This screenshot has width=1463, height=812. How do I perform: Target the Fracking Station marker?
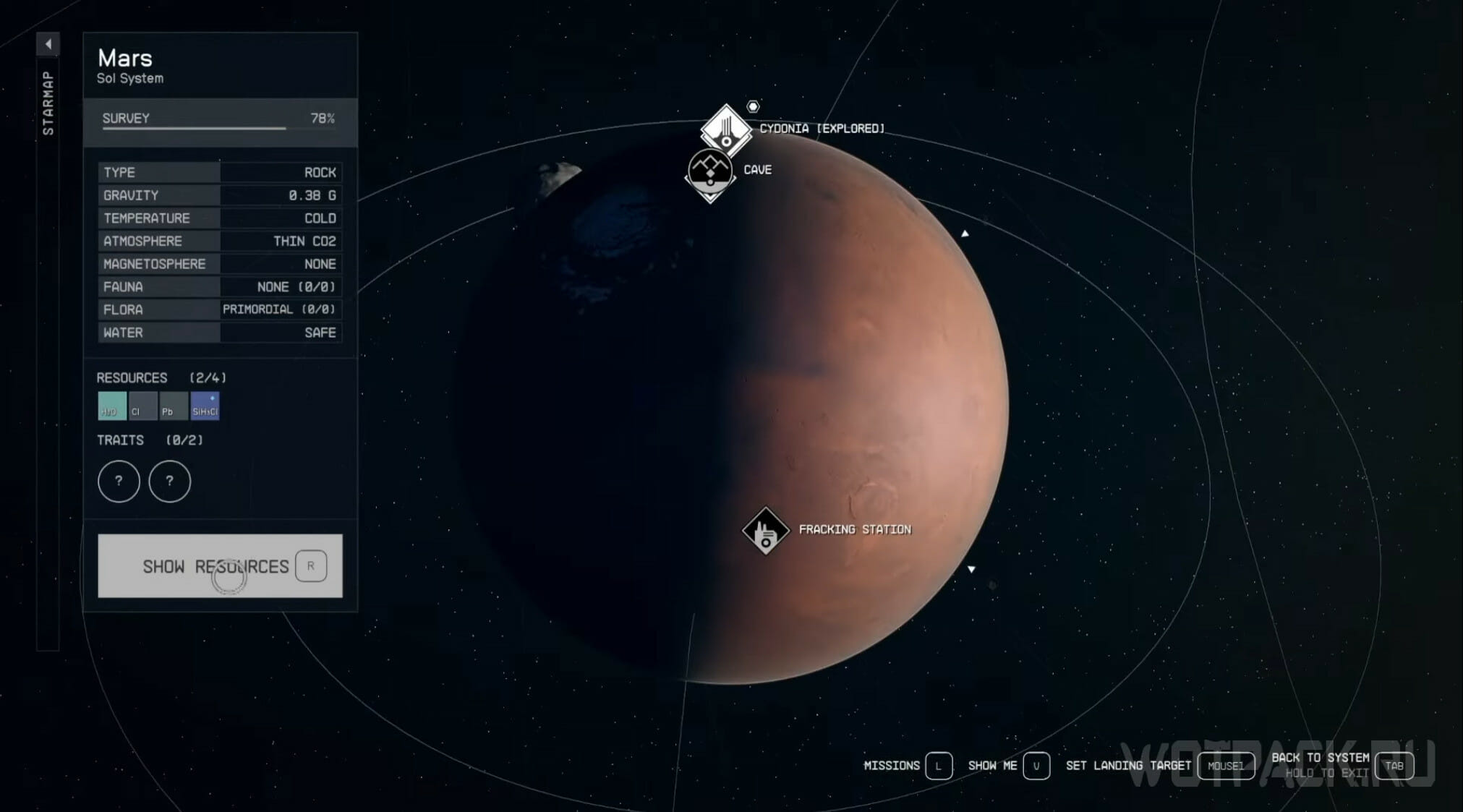coord(765,531)
